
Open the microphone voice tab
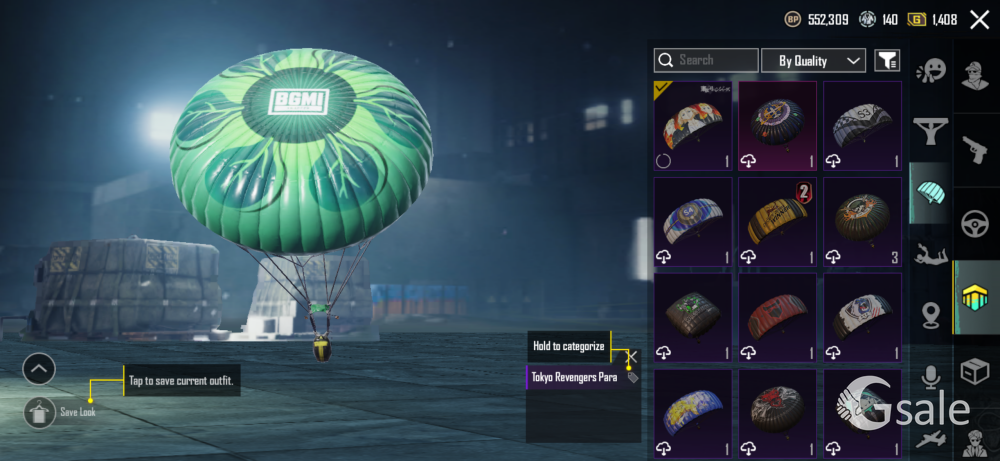[930, 377]
